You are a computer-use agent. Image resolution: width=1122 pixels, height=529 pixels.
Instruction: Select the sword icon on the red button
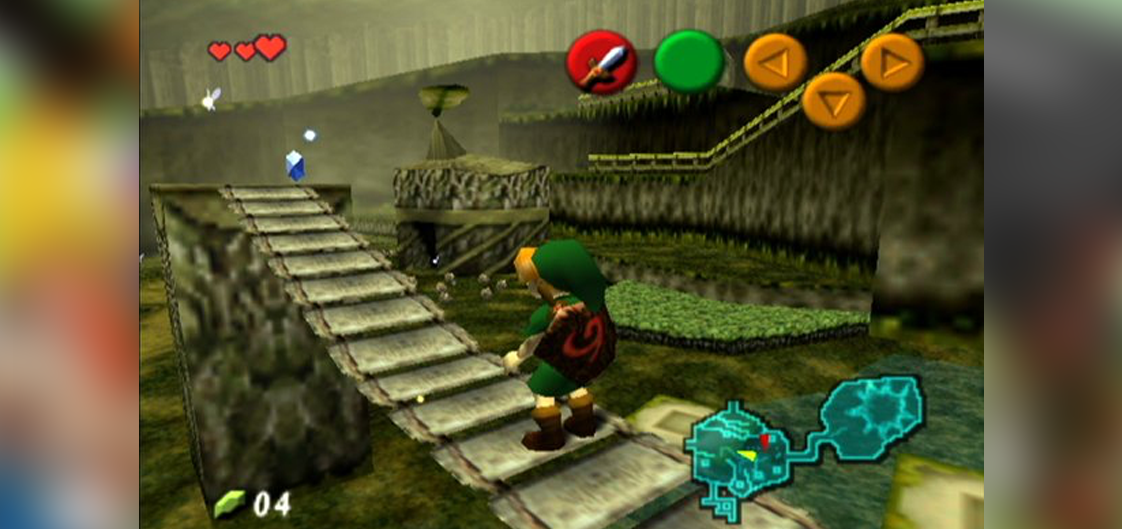[602, 62]
